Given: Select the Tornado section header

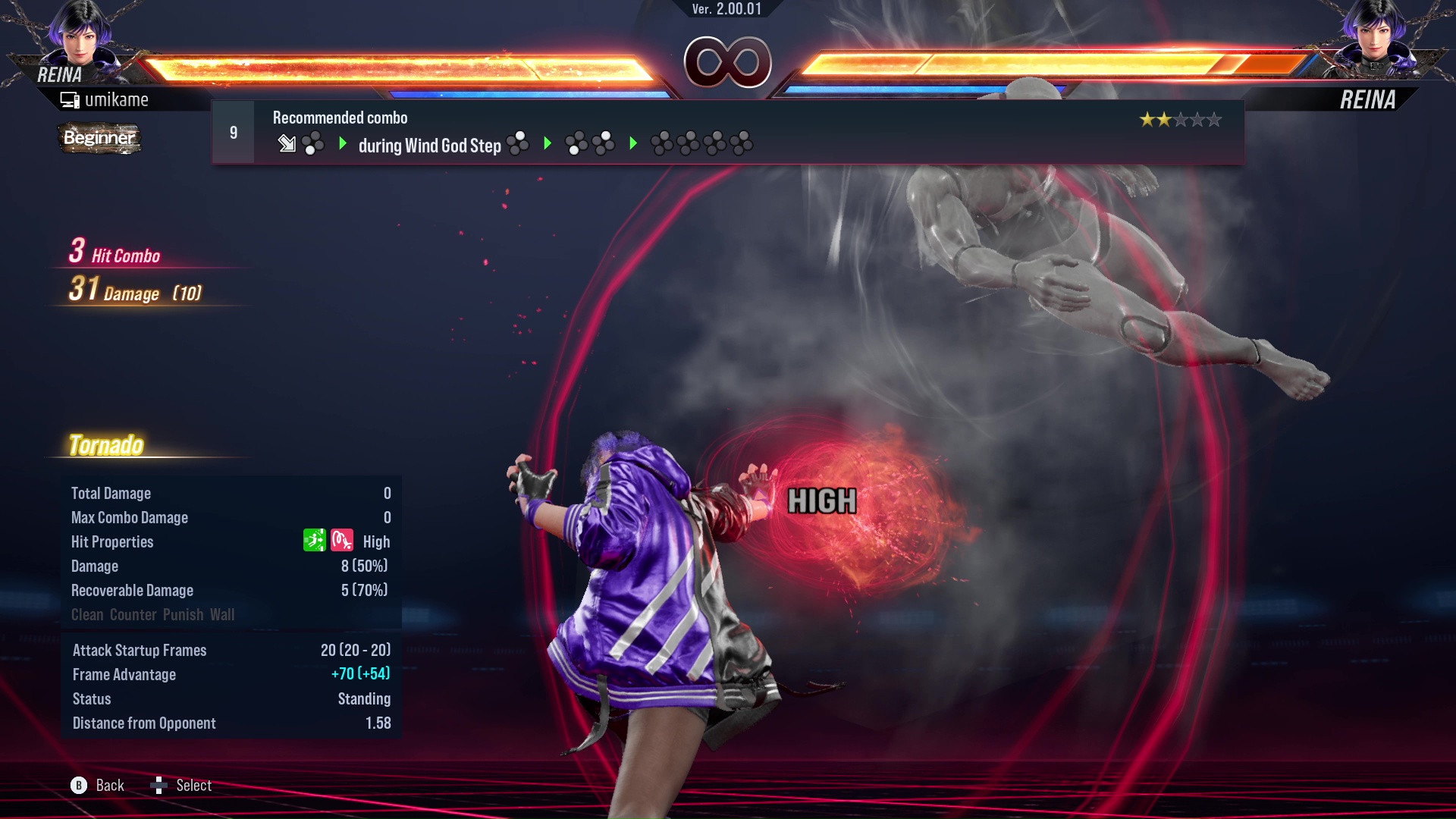Looking at the screenshot, I should tap(107, 444).
